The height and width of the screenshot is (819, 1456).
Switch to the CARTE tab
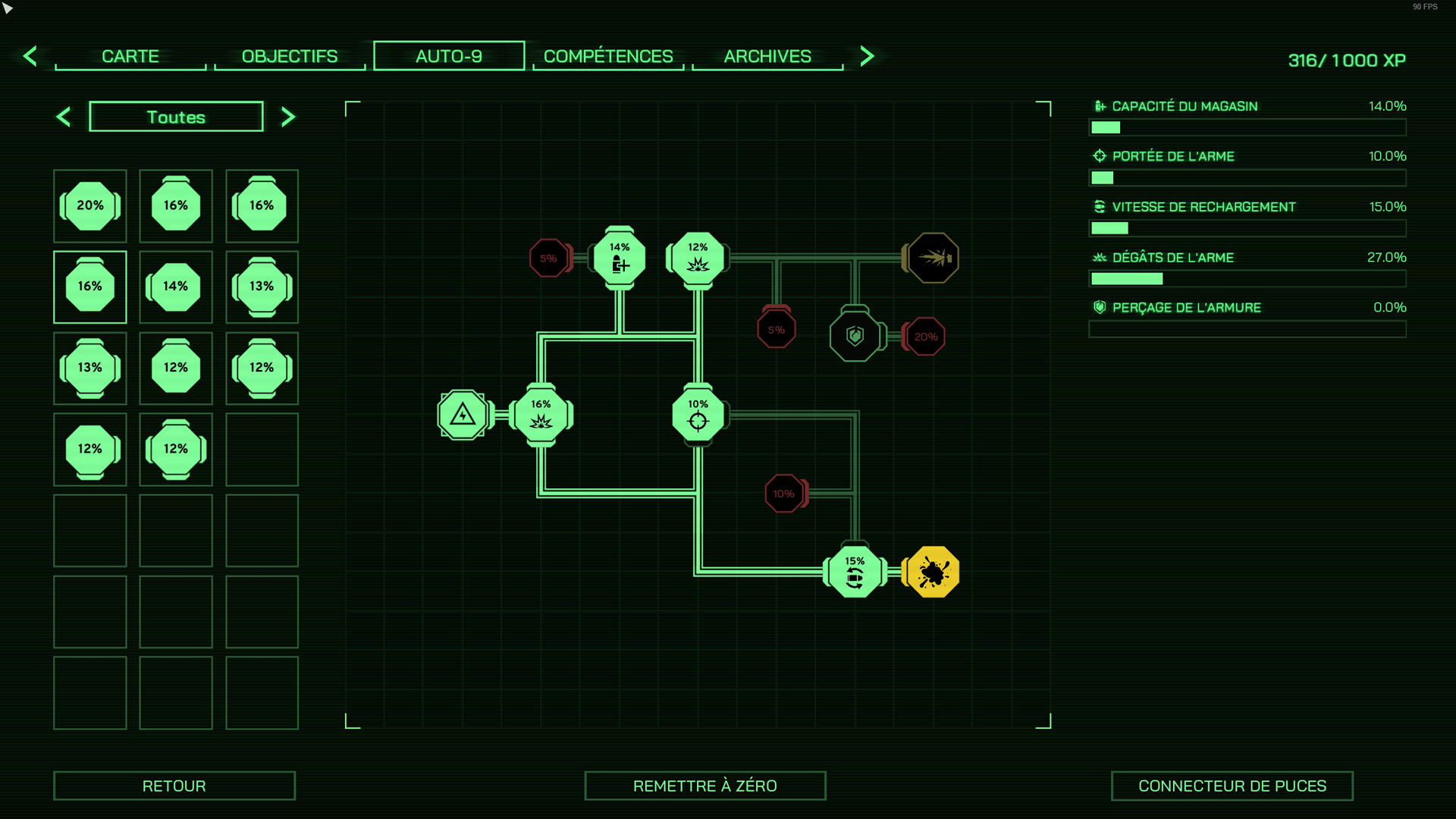point(130,56)
